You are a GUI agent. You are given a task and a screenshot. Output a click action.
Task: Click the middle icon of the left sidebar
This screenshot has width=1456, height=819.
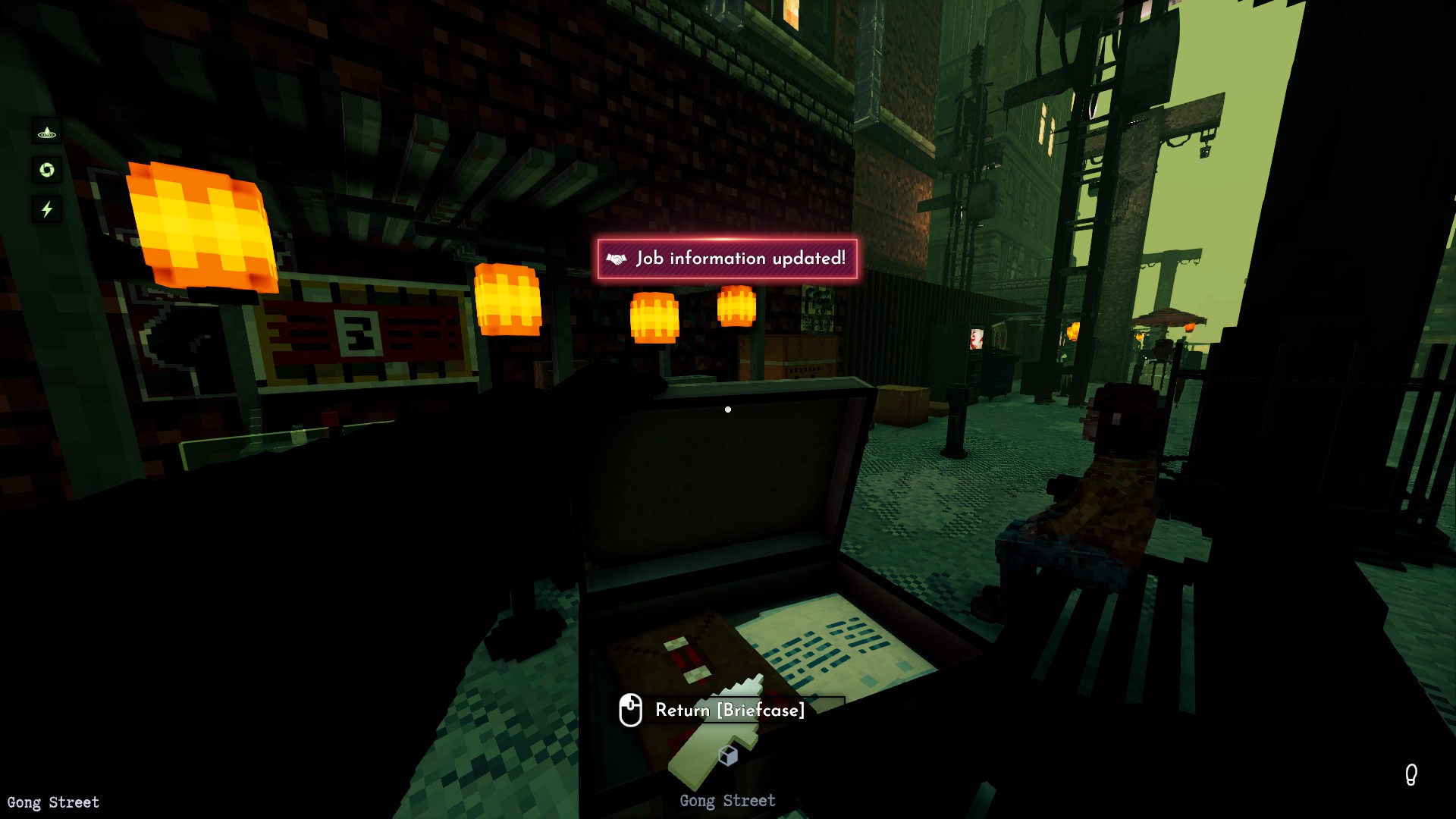tap(47, 171)
